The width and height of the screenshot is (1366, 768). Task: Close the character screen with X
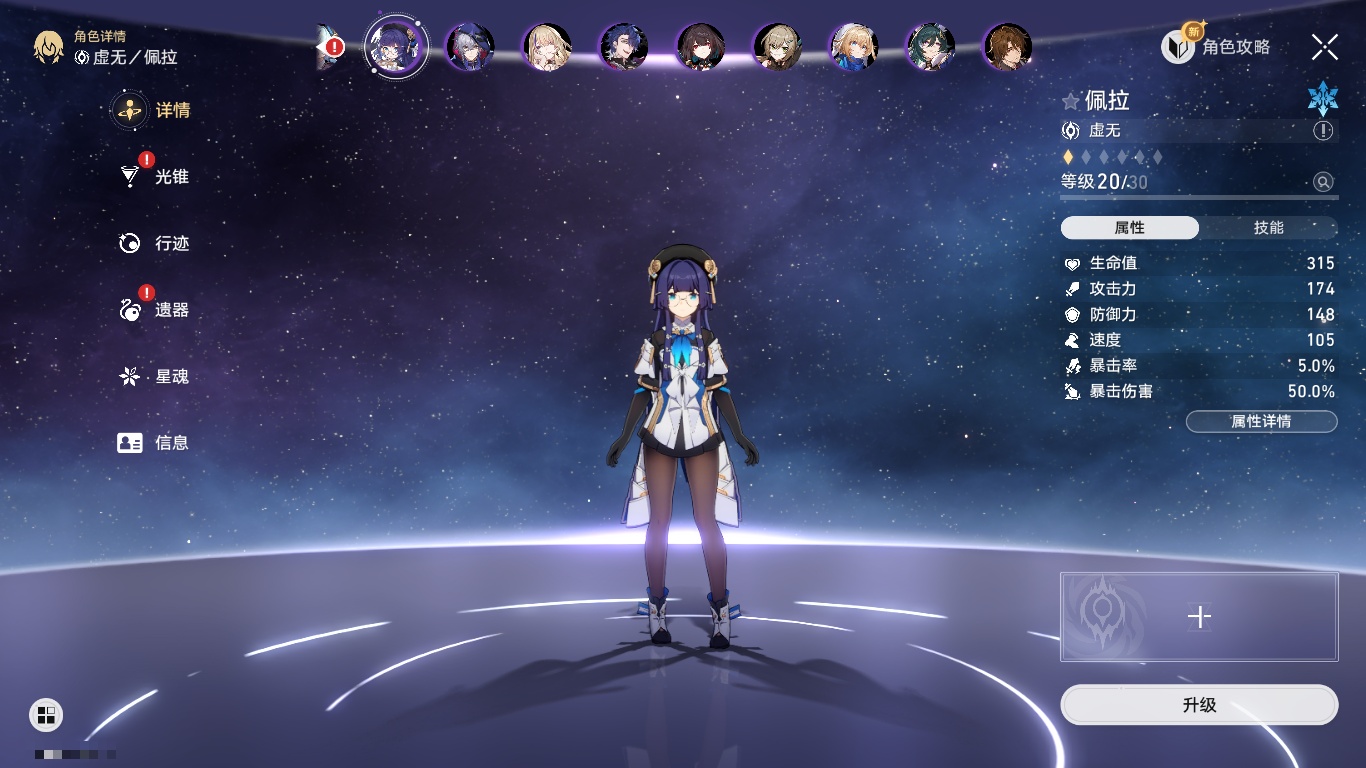[1324, 47]
